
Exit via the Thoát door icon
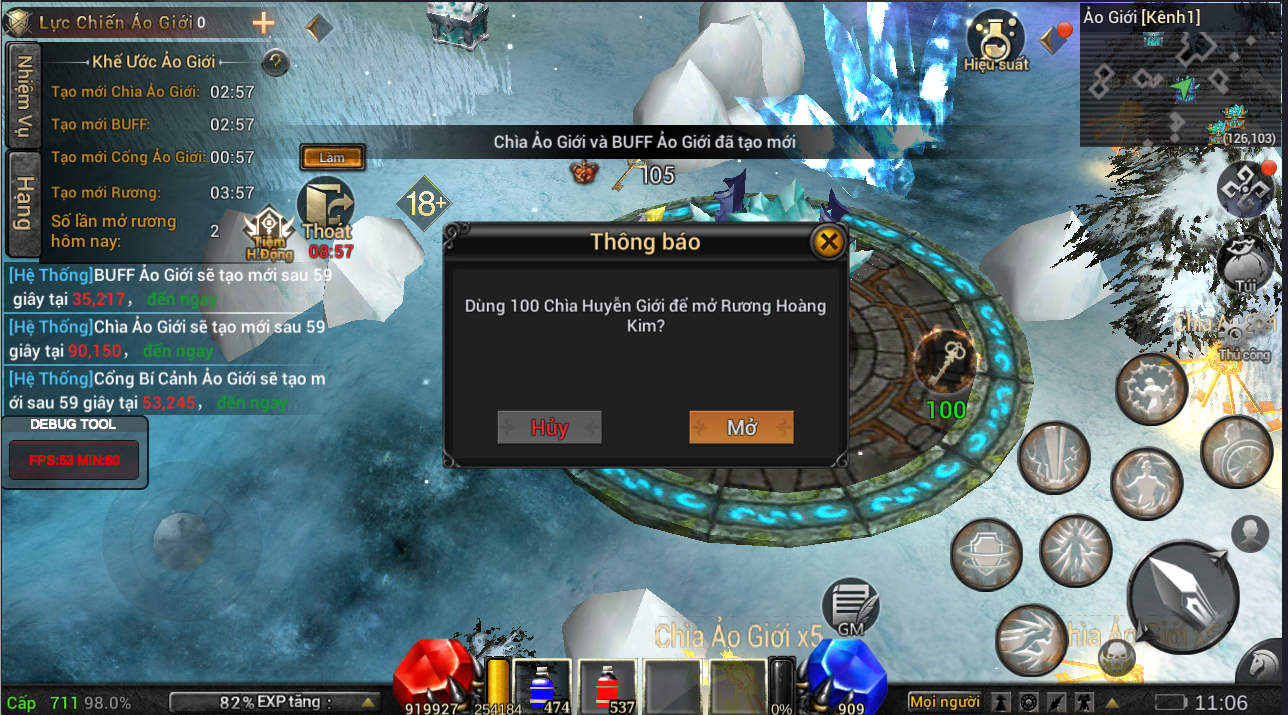(327, 212)
